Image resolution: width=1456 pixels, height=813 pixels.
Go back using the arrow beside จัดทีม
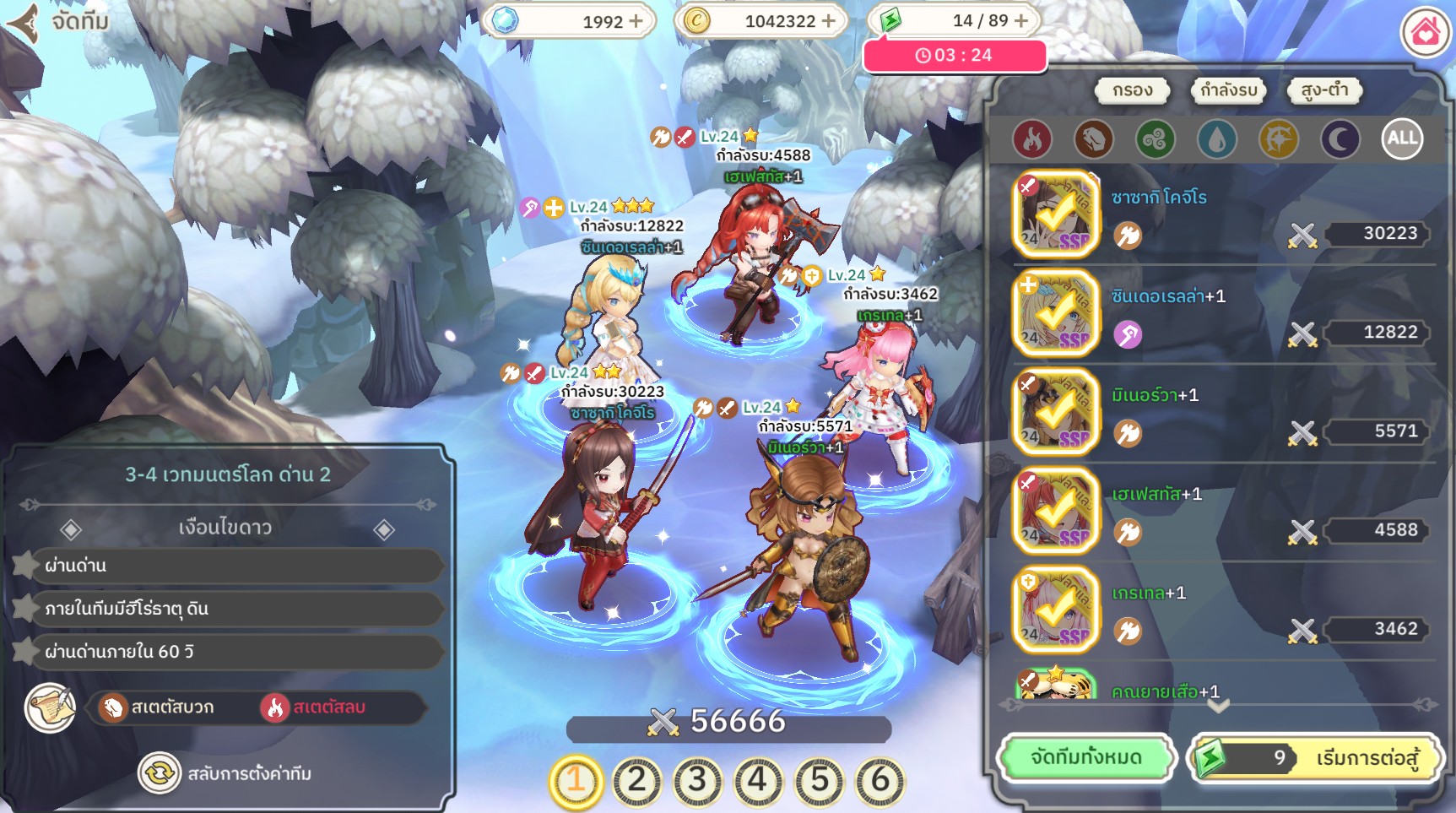point(24,22)
